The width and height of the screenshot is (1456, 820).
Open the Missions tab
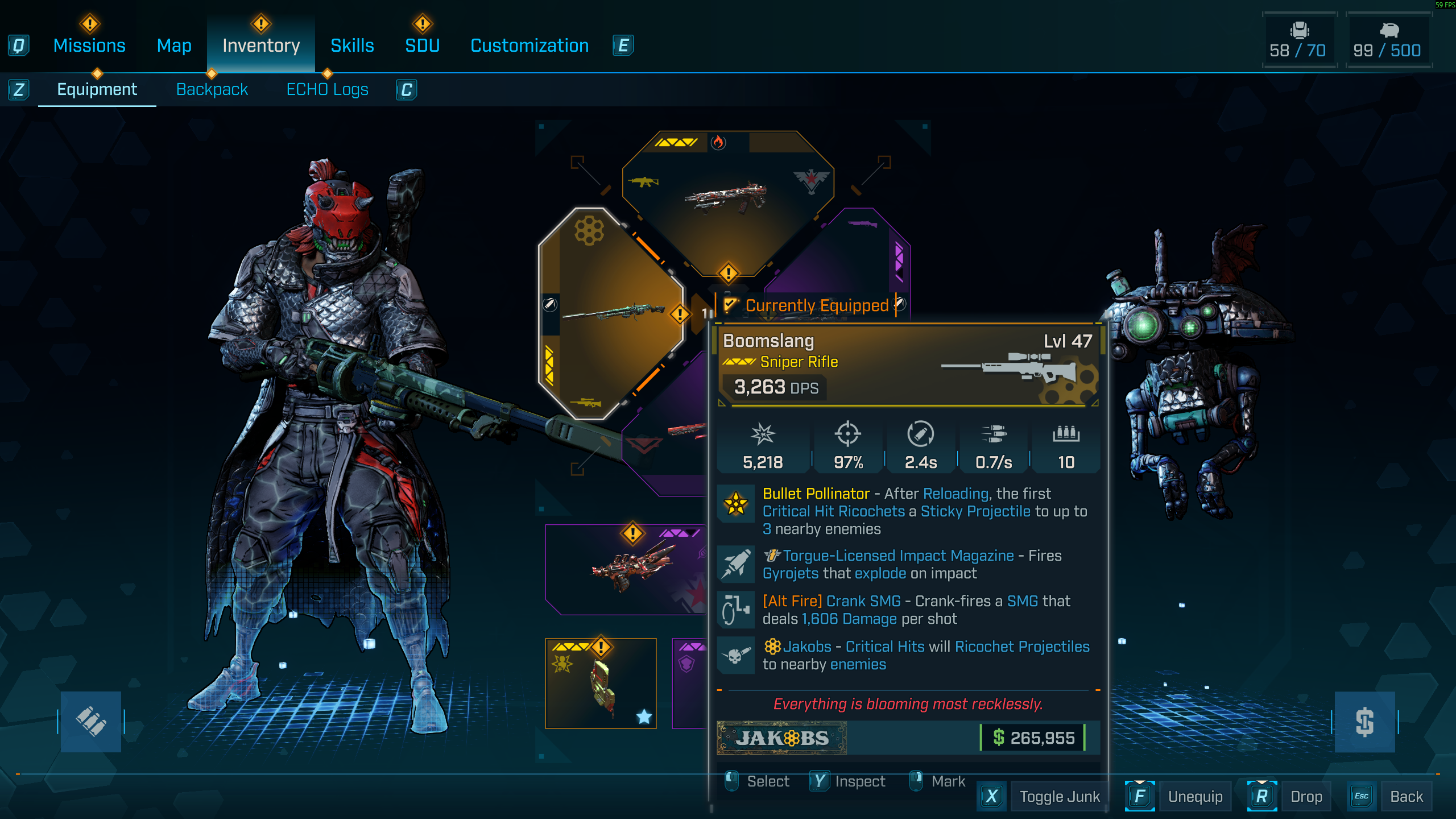(89, 45)
